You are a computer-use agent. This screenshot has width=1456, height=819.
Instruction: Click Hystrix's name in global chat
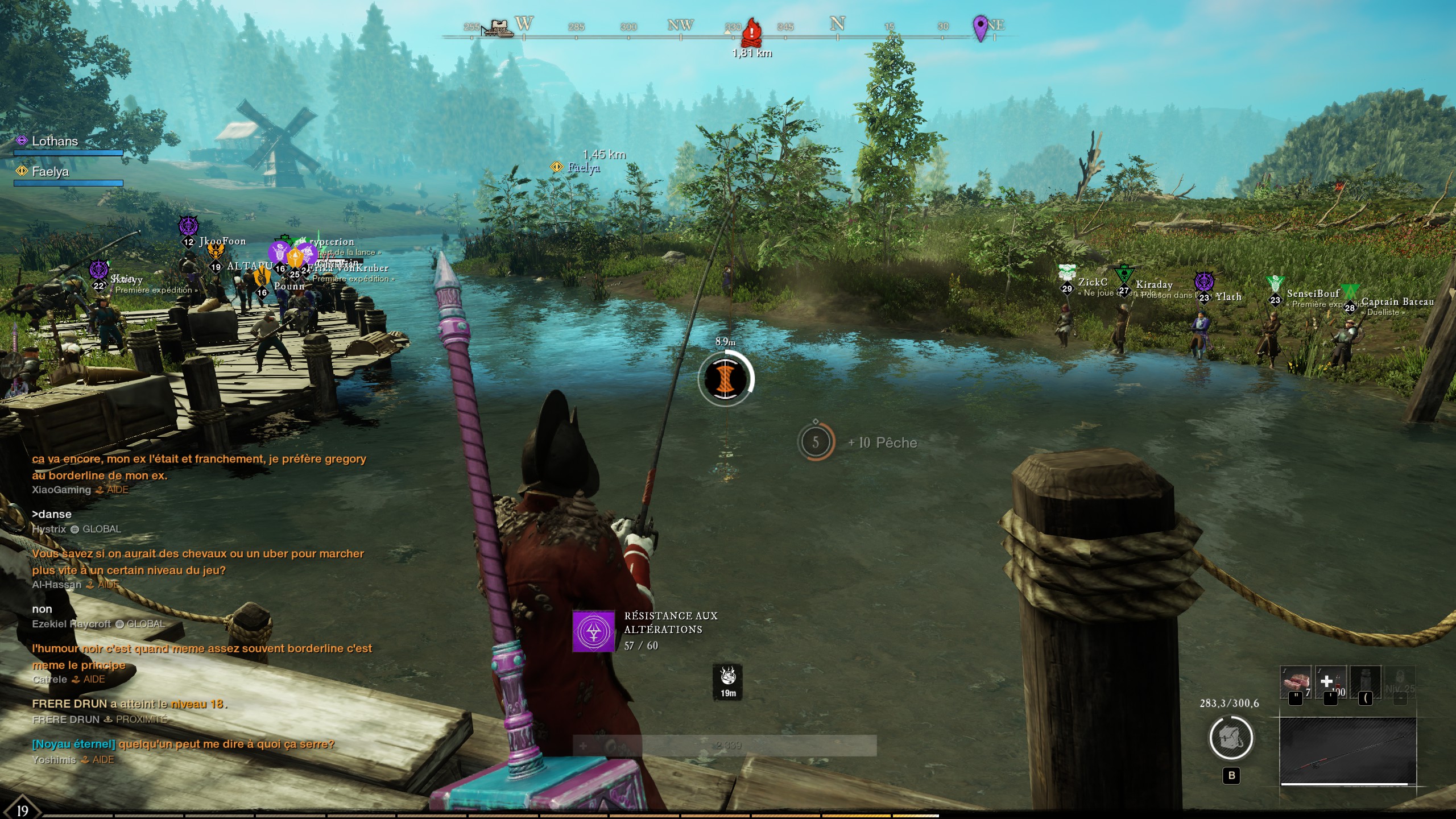[49, 529]
